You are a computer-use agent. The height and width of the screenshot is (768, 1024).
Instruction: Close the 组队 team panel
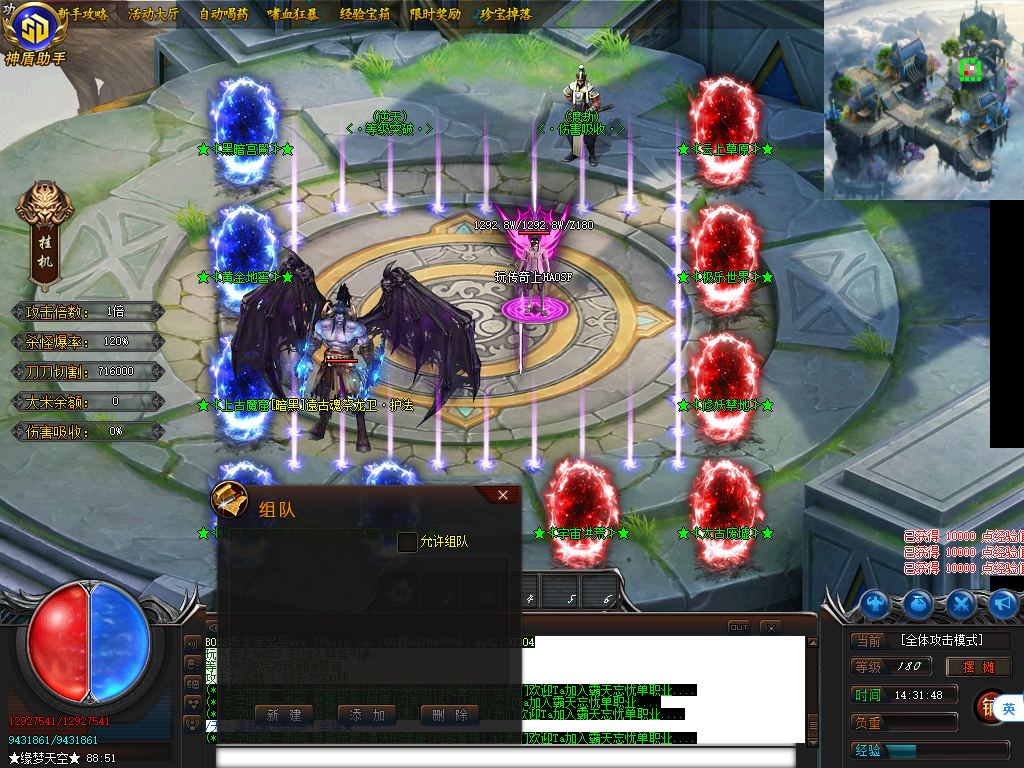[x=503, y=495]
